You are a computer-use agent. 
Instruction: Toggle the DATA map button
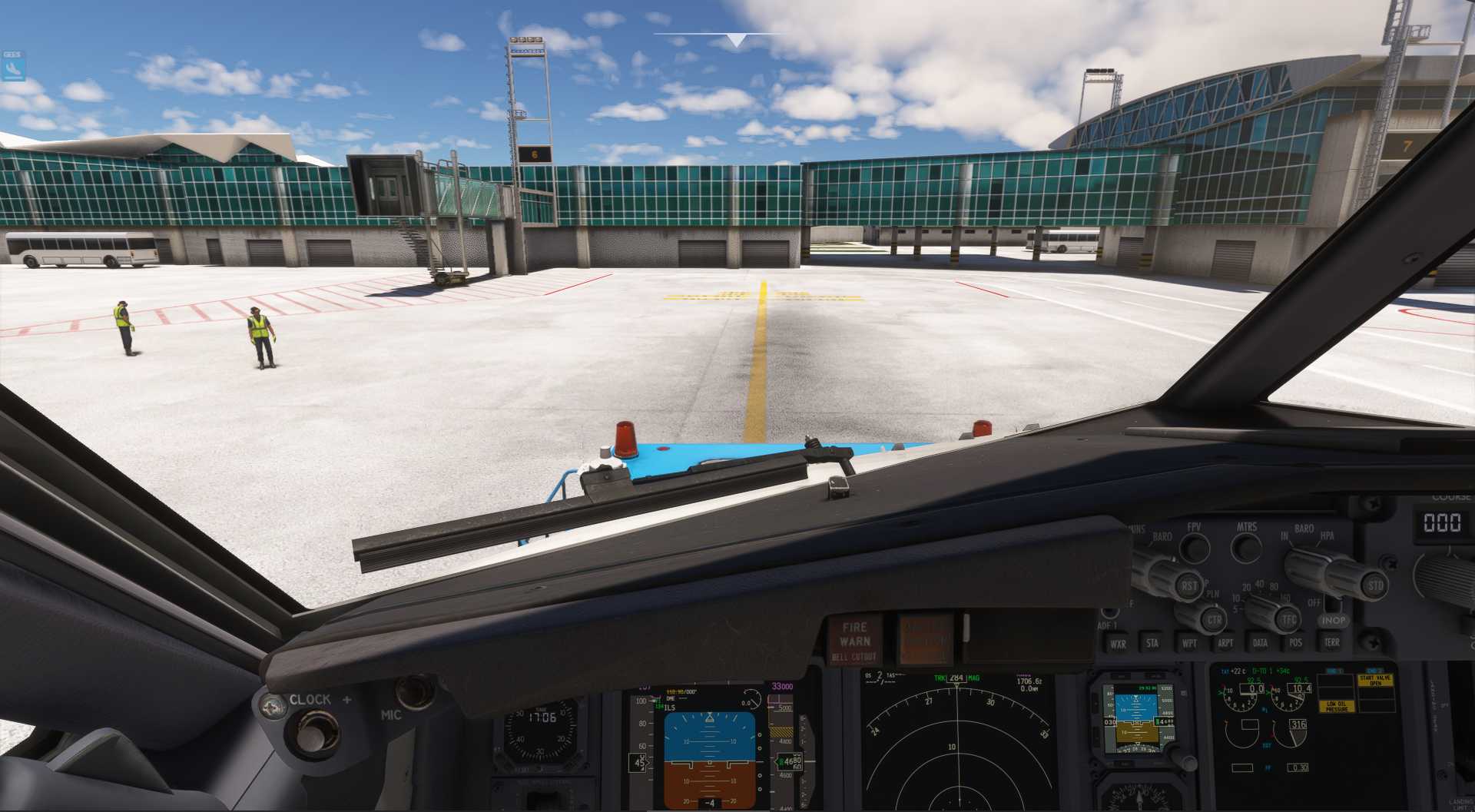click(x=1260, y=644)
